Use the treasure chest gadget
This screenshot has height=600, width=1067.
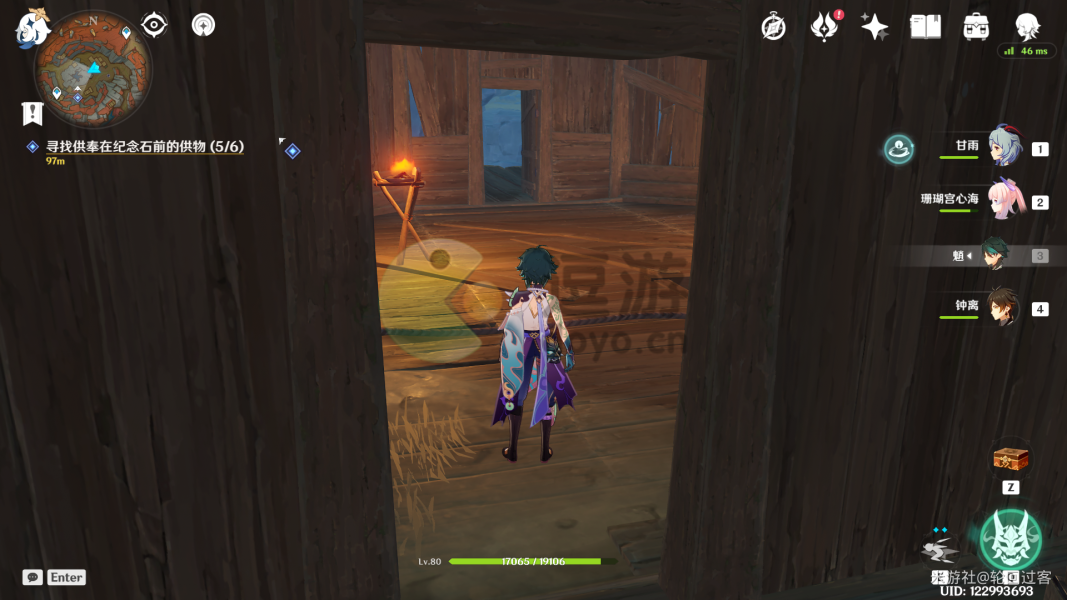point(1010,460)
